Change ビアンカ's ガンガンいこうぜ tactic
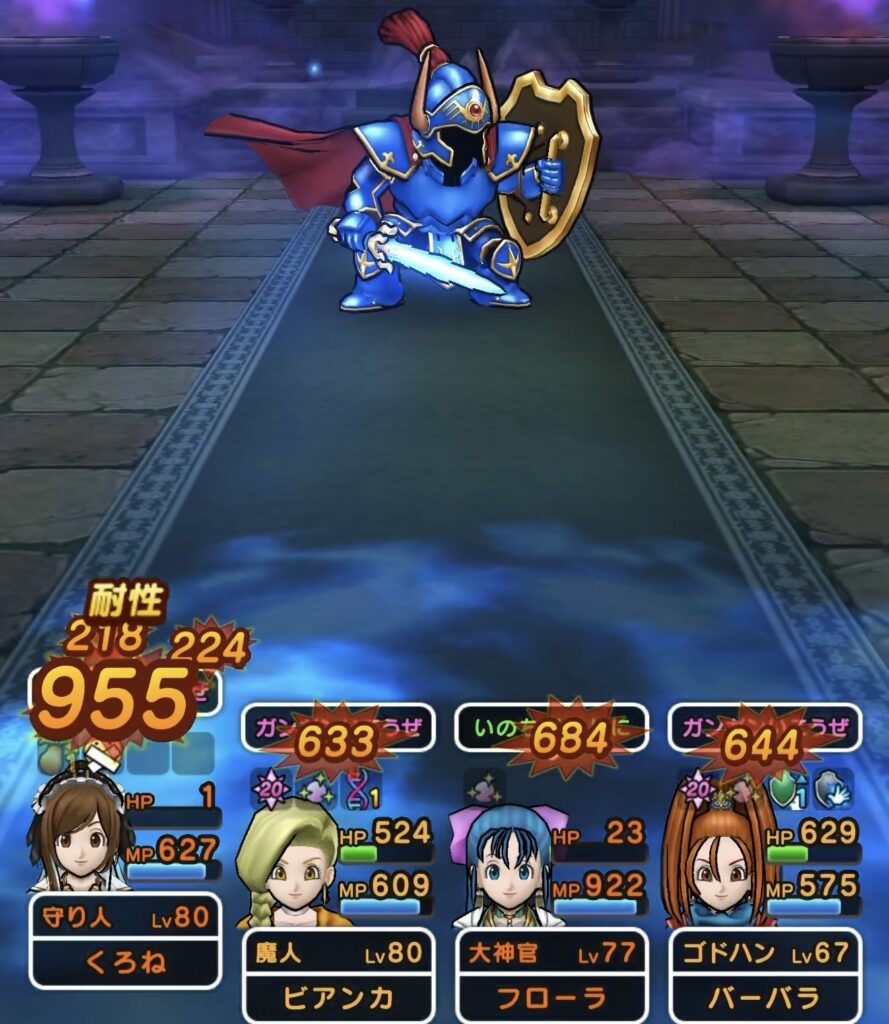889x1024 pixels. pos(338,728)
